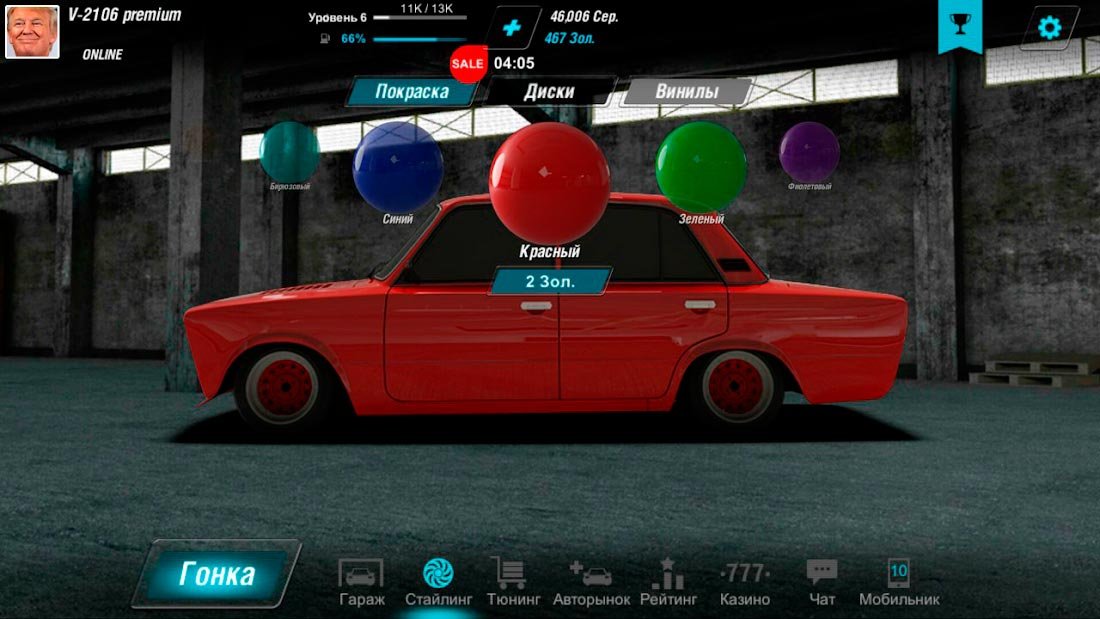Switch to the Покраска tab
1100x619 pixels.
click(411, 92)
